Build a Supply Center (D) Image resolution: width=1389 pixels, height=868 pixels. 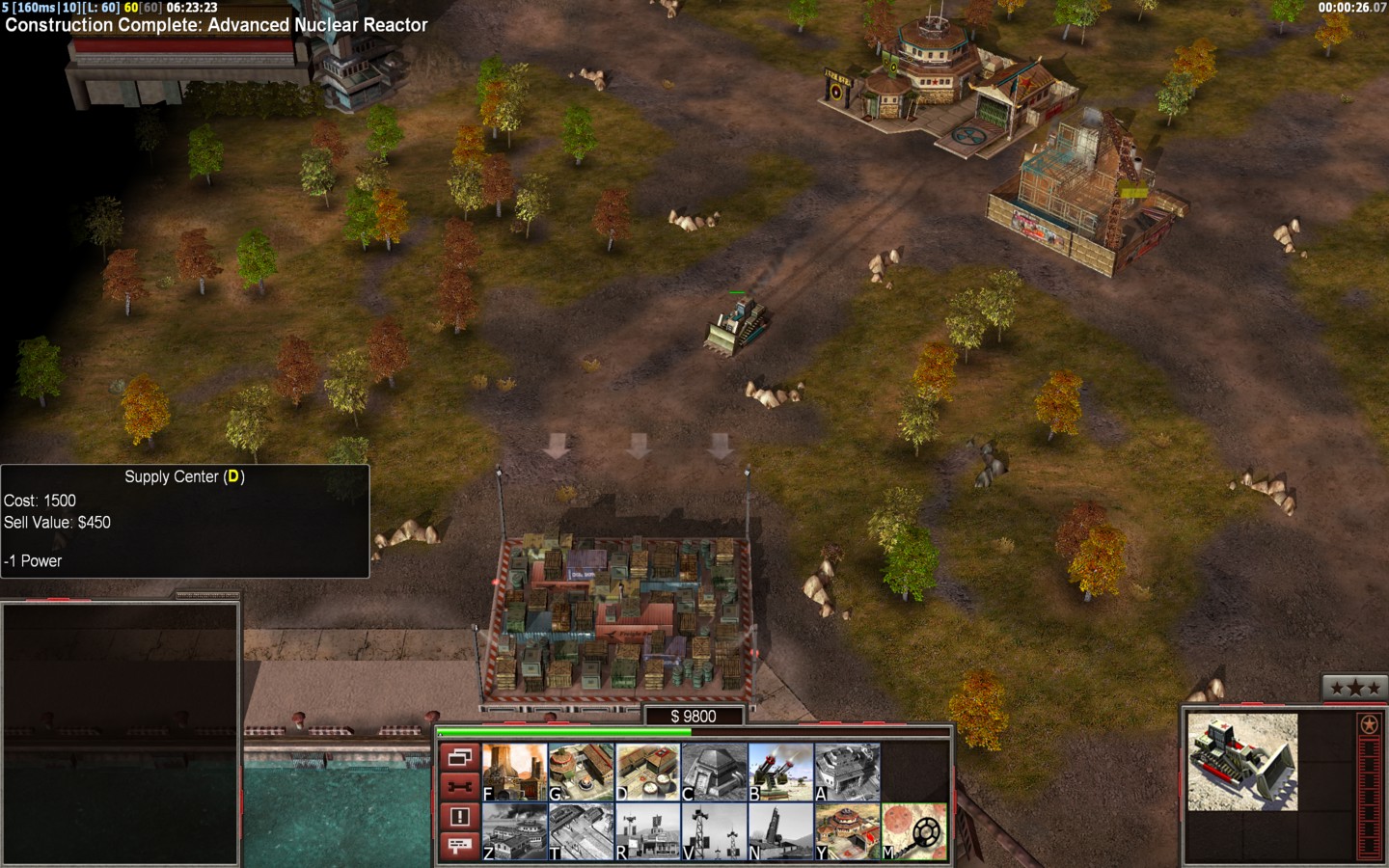648,772
